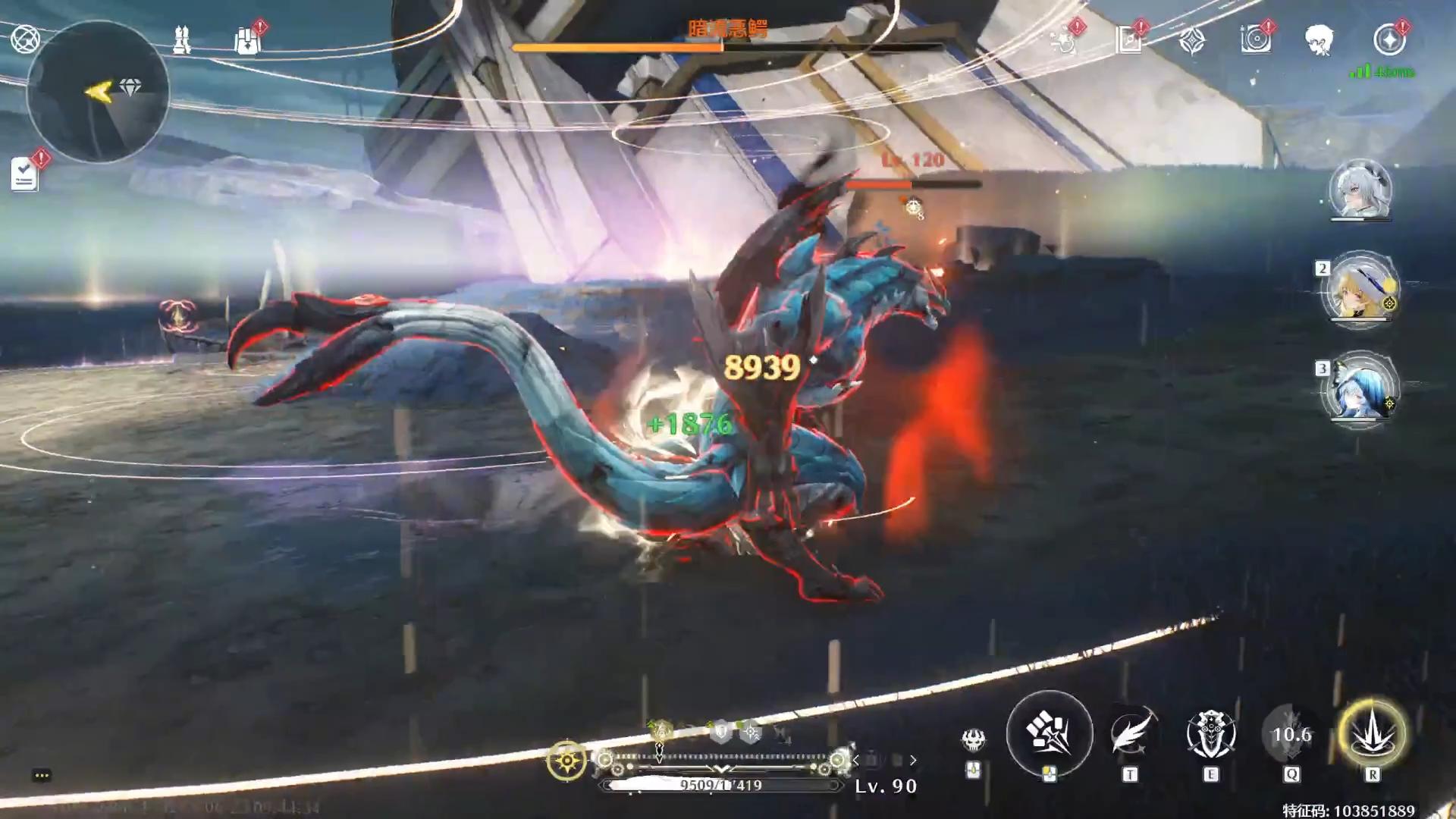Screen dimensions: 1456x819
Task: Open the character head profile icon
Action: [x=1319, y=39]
